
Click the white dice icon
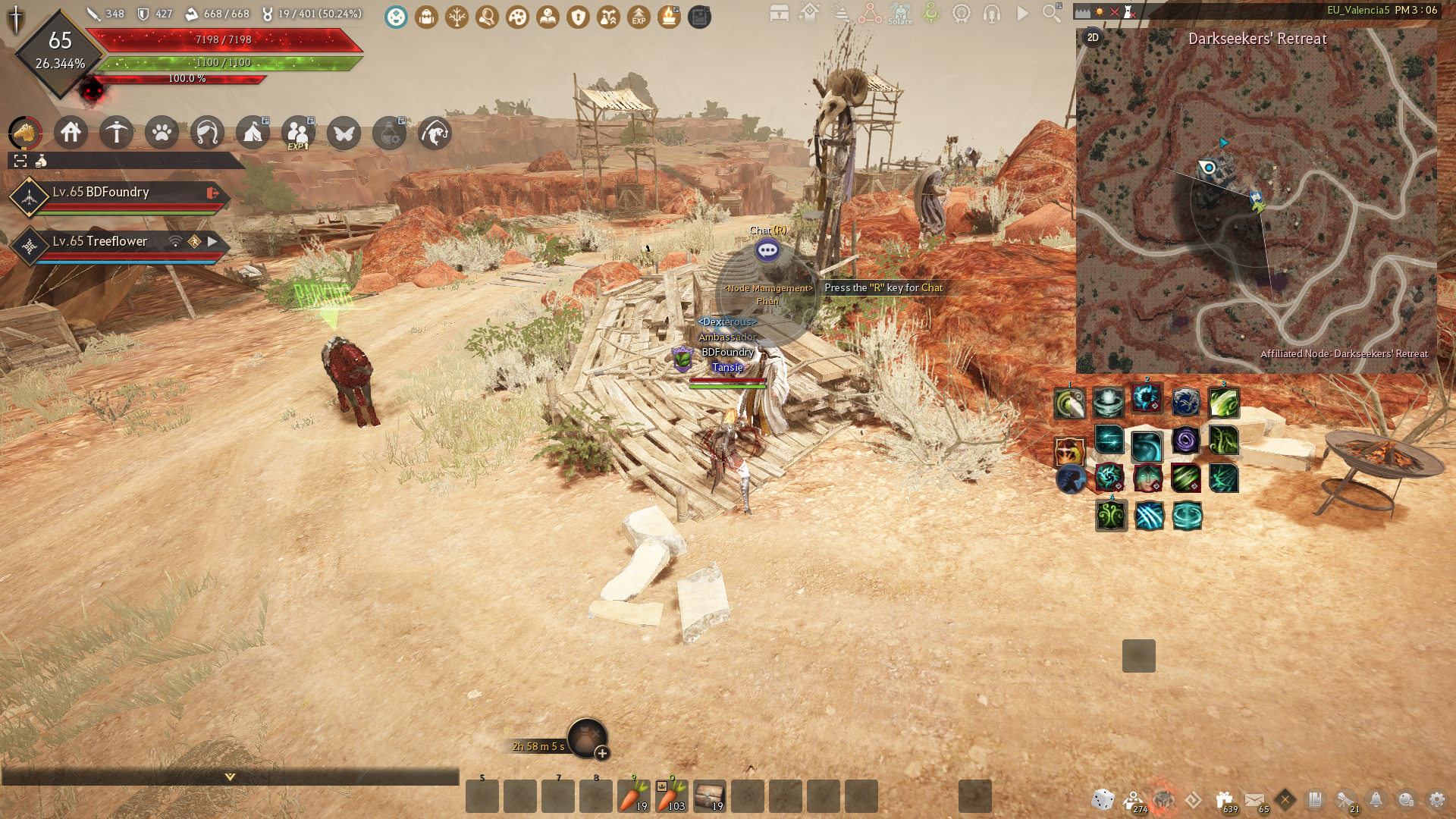pos(1103,799)
